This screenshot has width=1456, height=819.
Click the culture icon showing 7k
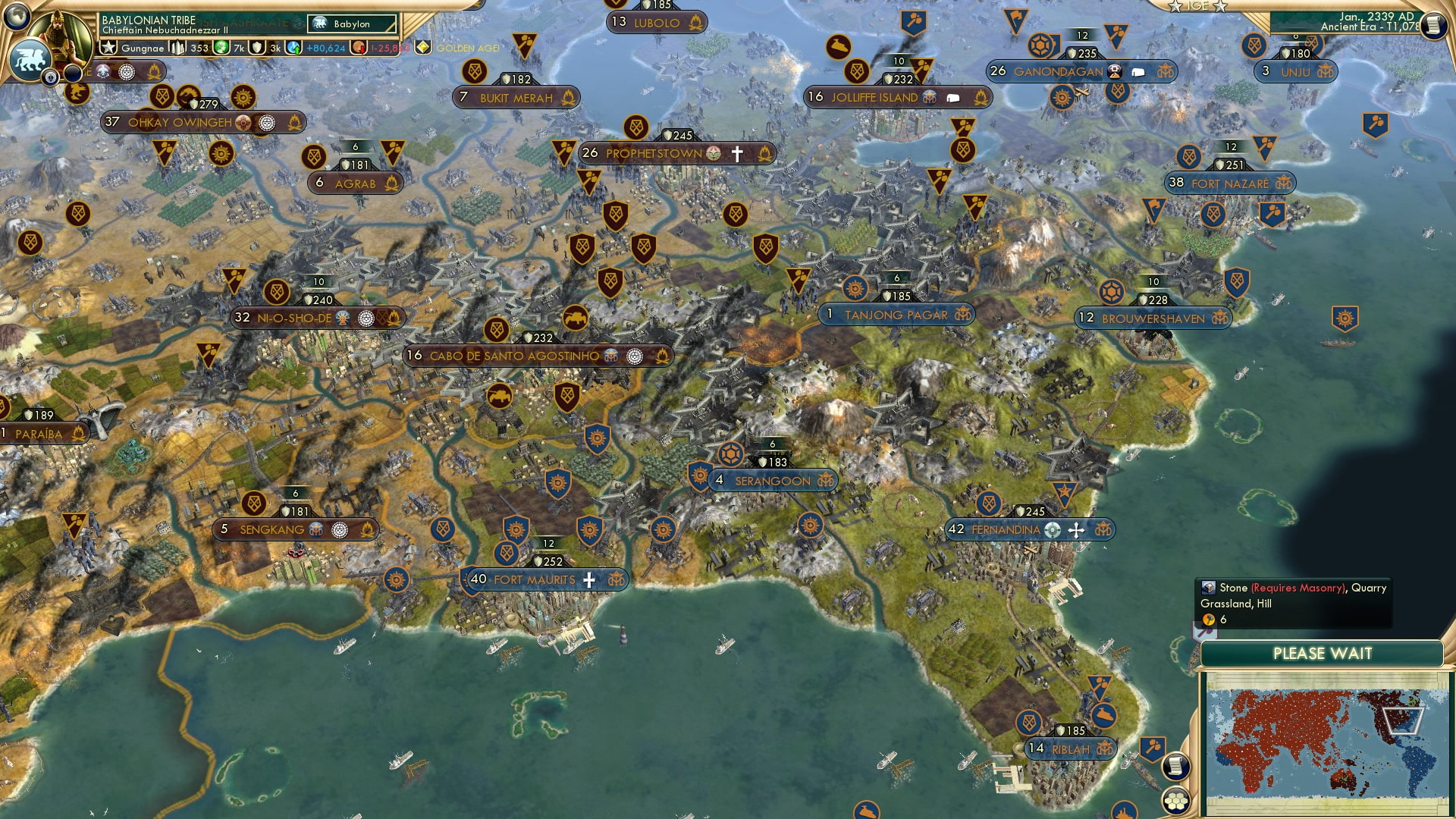pos(221,48)
